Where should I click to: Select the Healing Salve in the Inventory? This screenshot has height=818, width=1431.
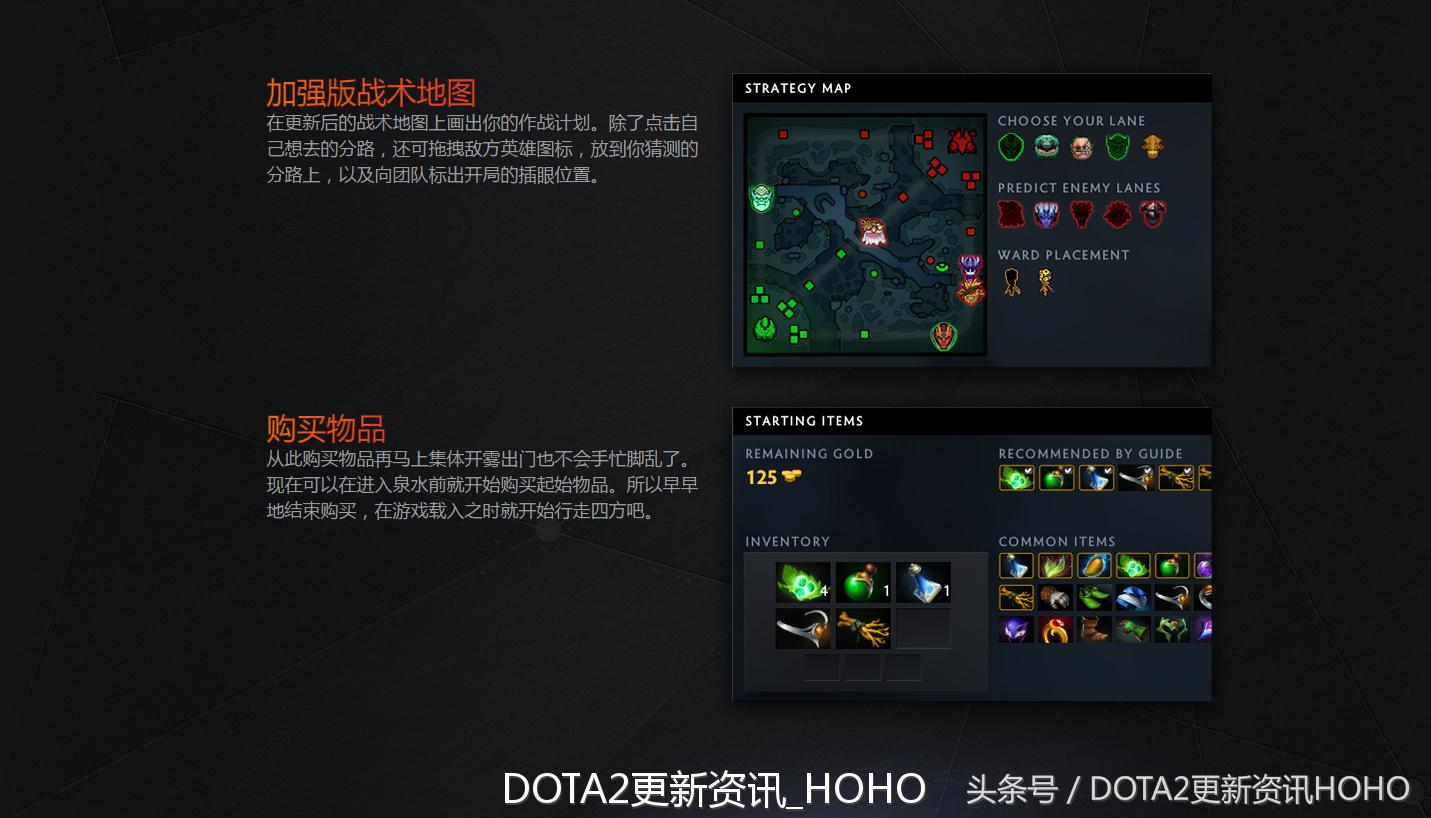pos(863,582)
